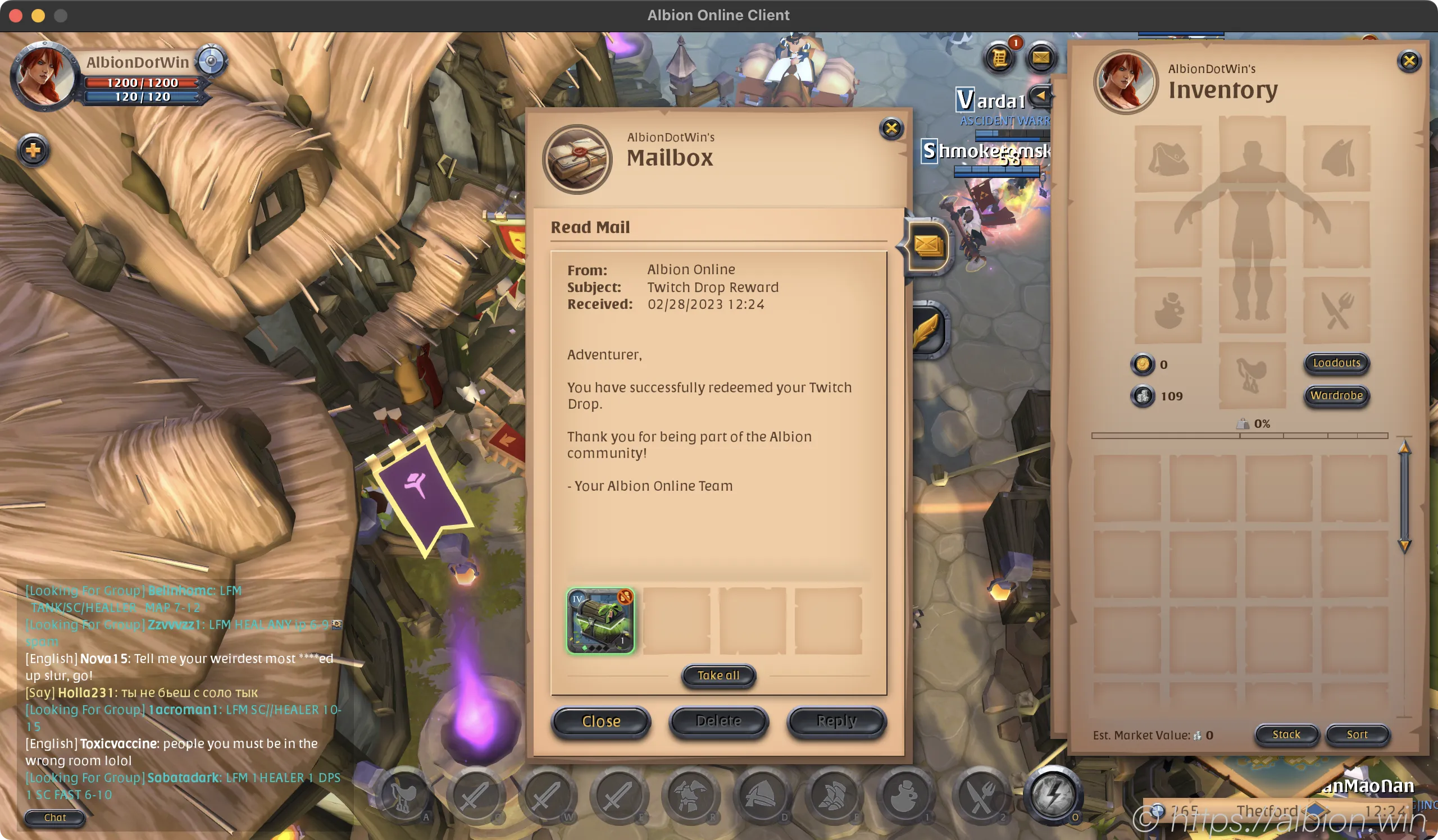Close the Mailbox window with X
Viewport: 1438px width, 840px height.
(891, 129)
